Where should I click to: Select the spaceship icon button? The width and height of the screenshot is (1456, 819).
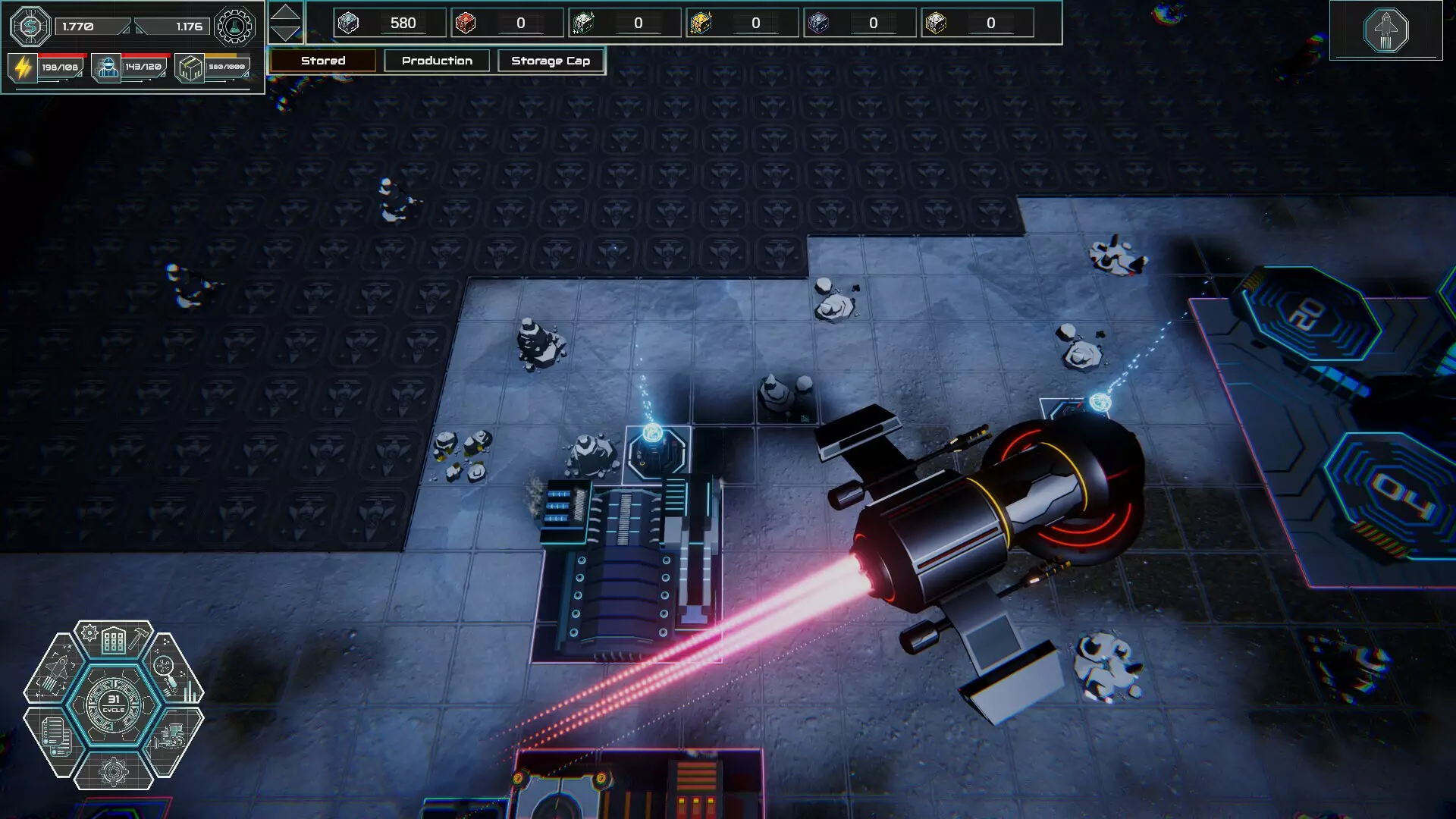[x=1385, y=30]
